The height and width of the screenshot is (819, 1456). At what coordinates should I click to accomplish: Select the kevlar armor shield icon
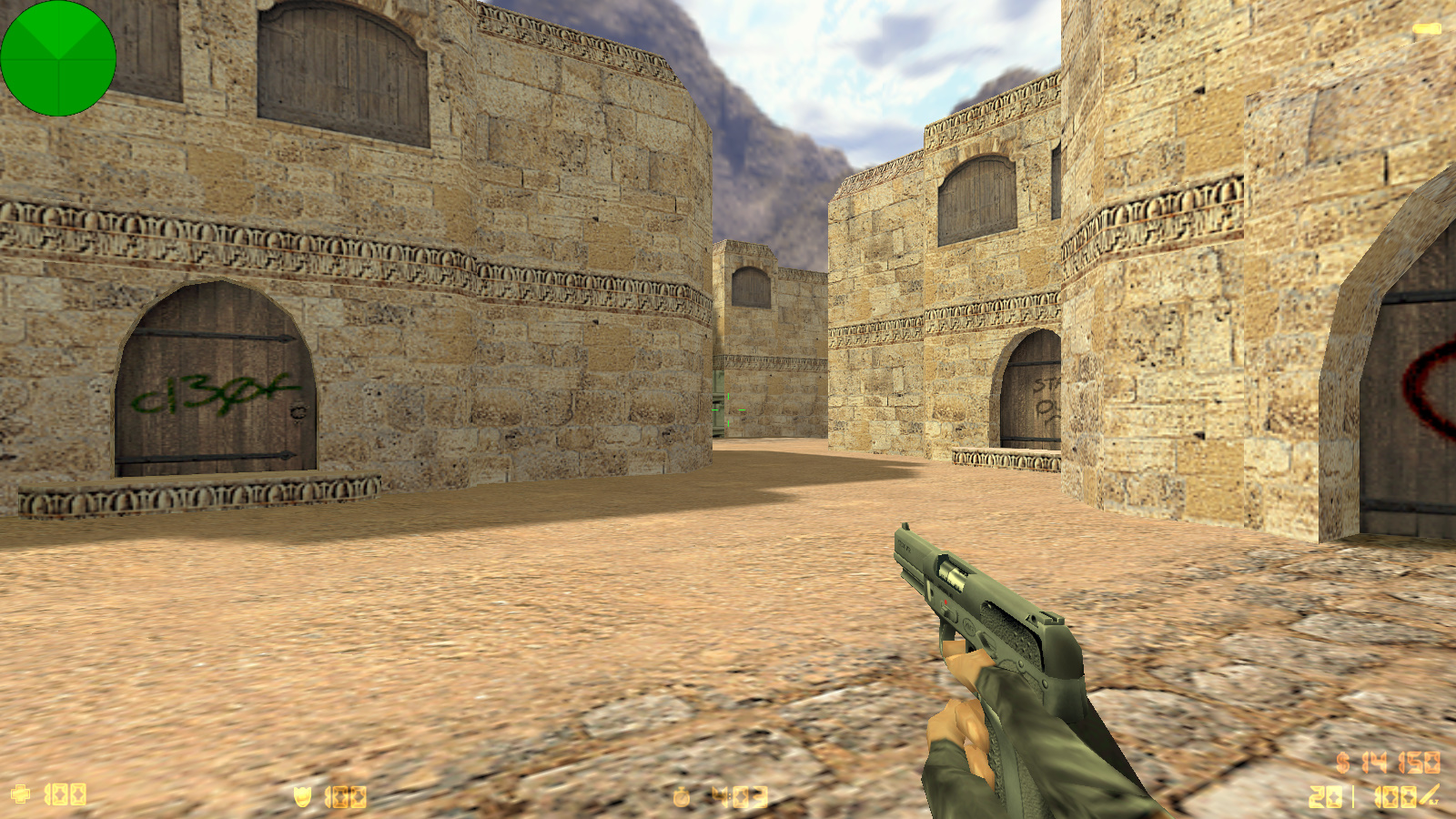pyautogui.click(x=302, y=797)
